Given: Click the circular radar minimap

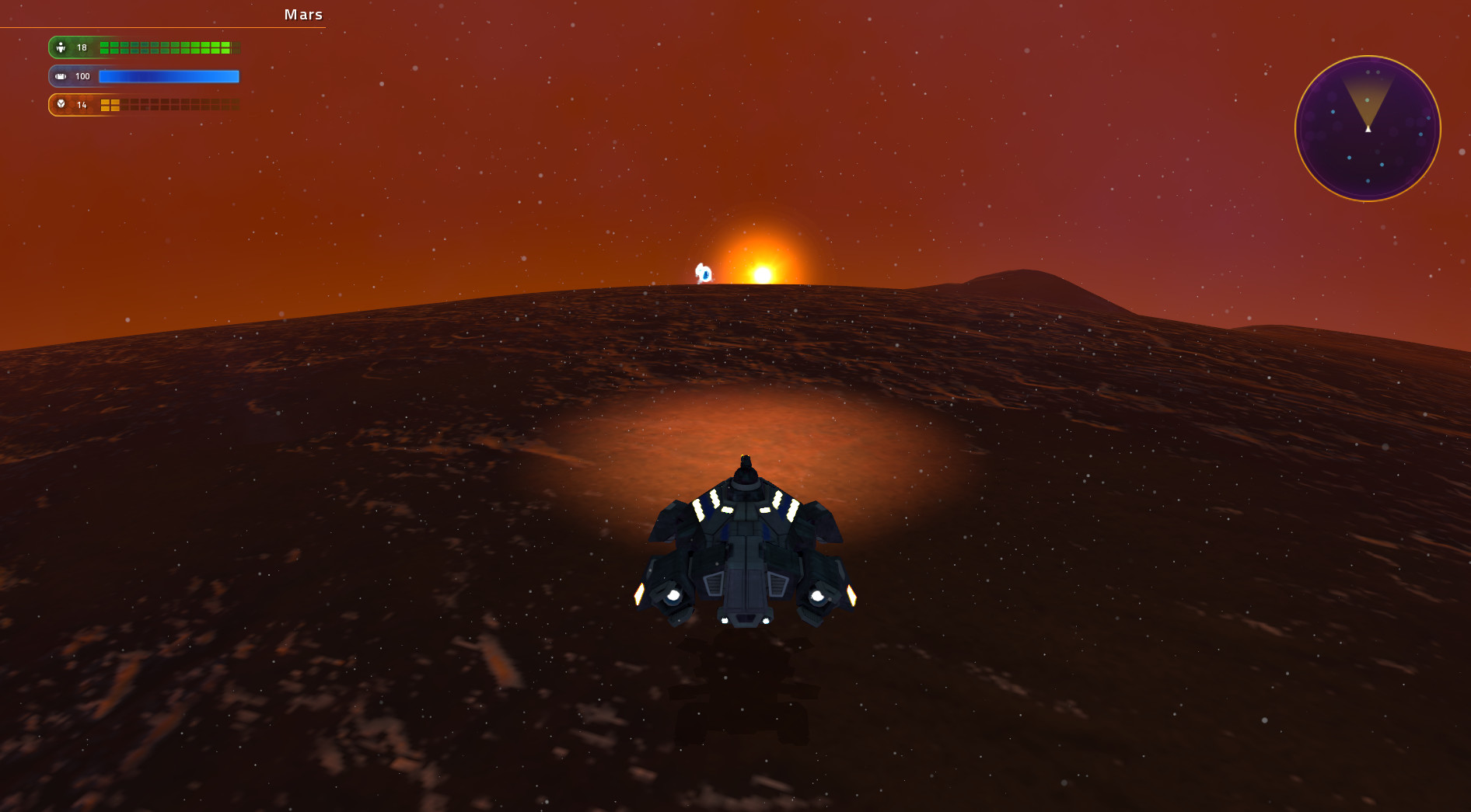Looking at the screenshot, I should [x=1368, y=128].
